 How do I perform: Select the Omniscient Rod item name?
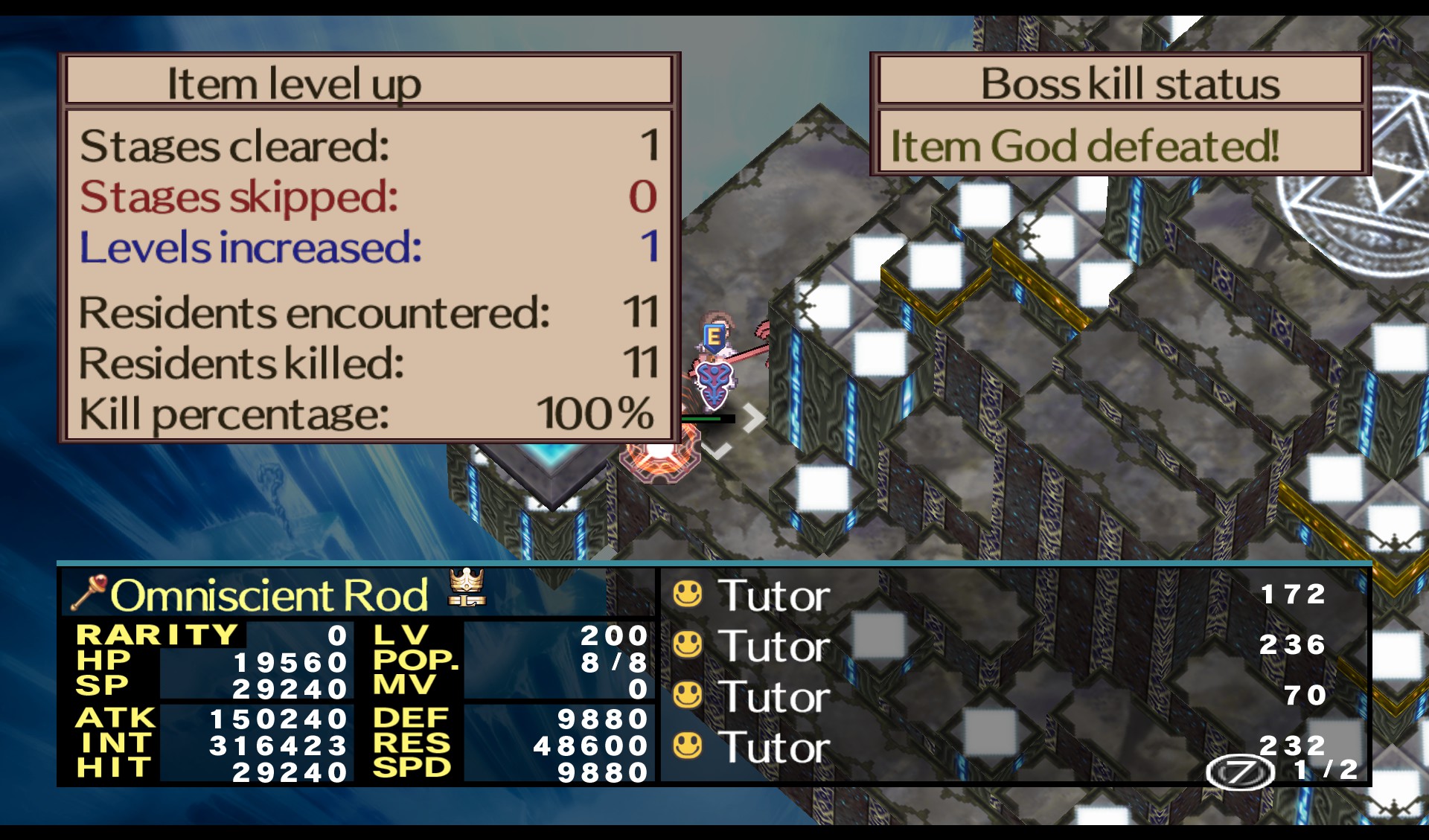click(269, 595)
